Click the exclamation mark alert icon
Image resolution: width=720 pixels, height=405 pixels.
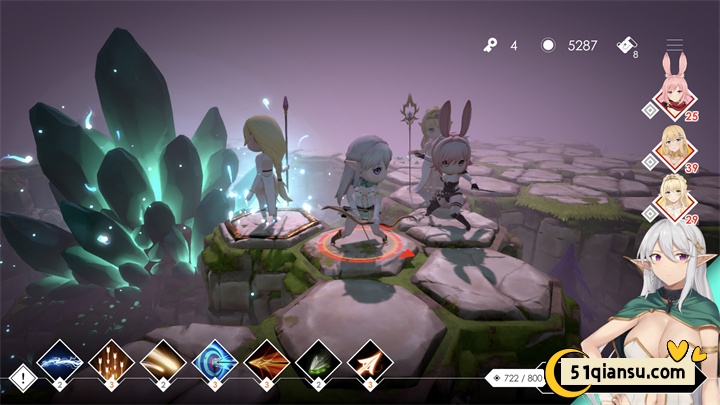point(22,378)
